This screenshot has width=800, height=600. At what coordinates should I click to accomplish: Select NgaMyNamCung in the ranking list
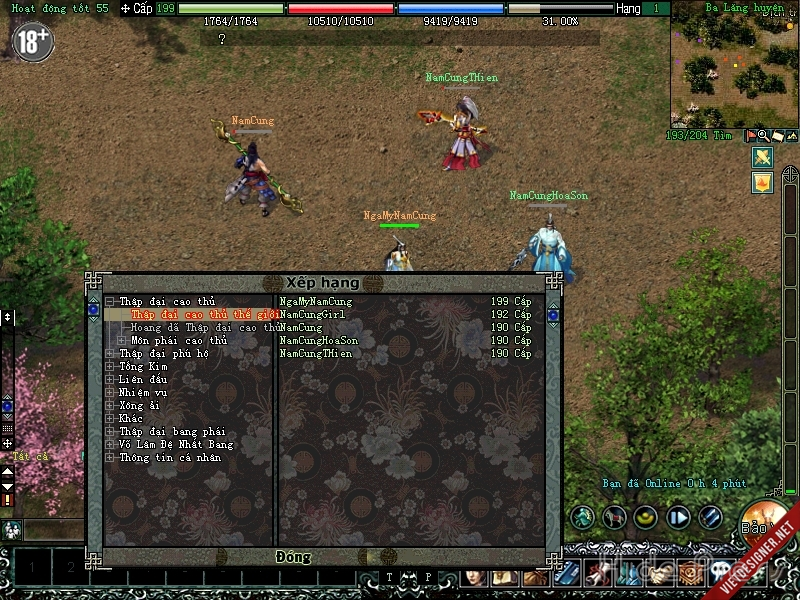(316, 301)
